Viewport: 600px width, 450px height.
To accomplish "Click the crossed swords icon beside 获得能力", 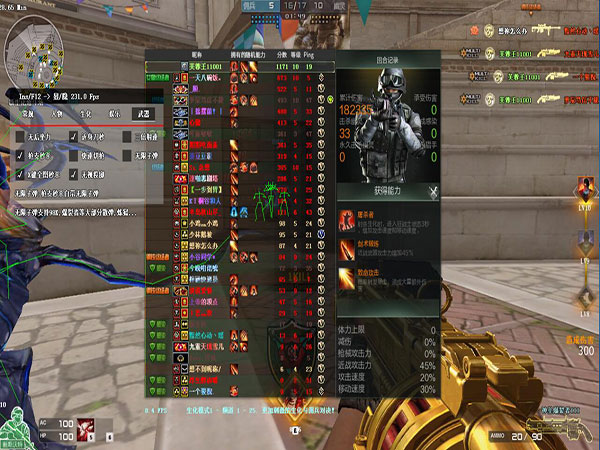I will click(433, 192).
